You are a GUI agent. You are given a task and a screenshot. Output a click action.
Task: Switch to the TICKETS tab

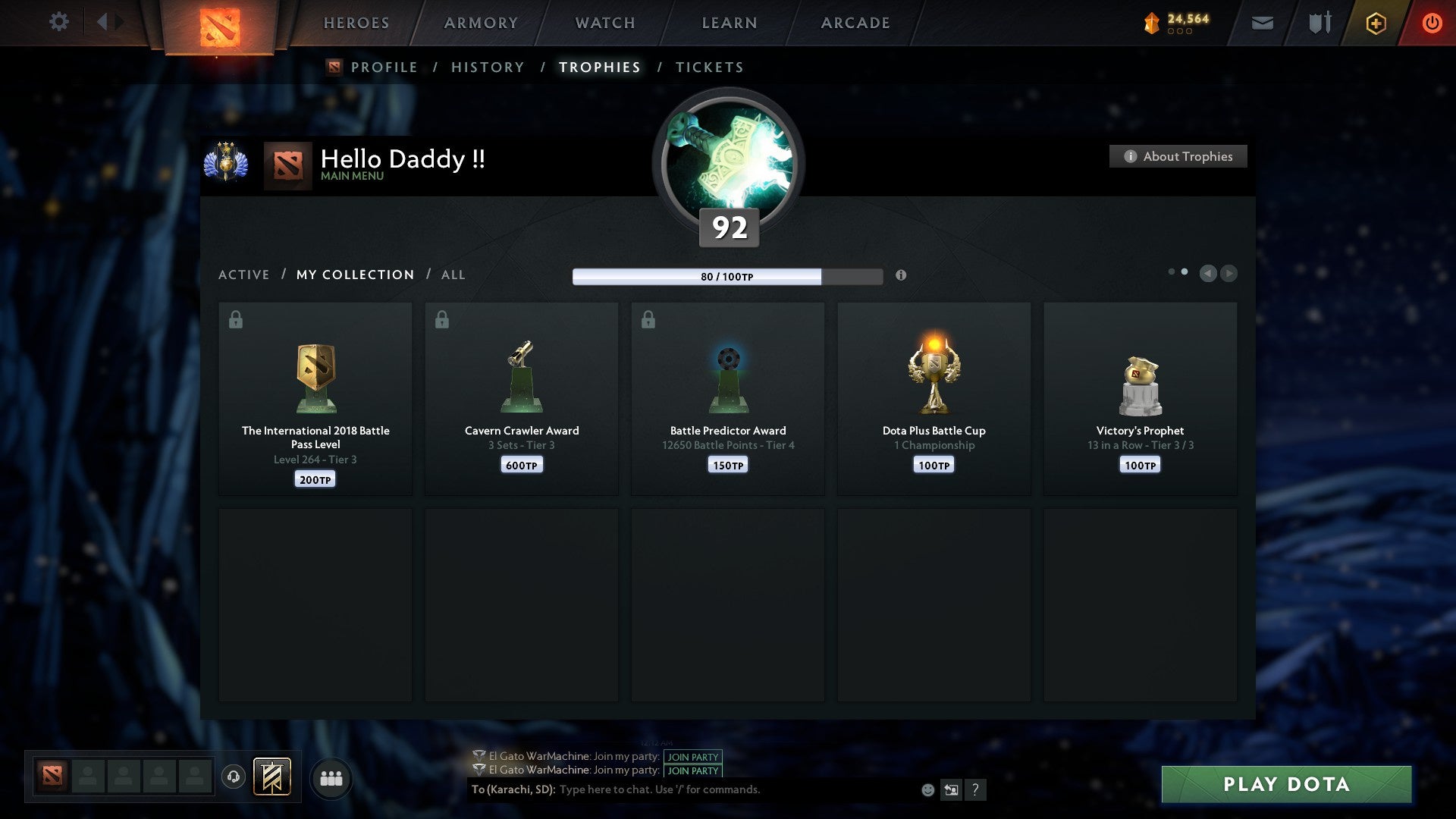709,67
